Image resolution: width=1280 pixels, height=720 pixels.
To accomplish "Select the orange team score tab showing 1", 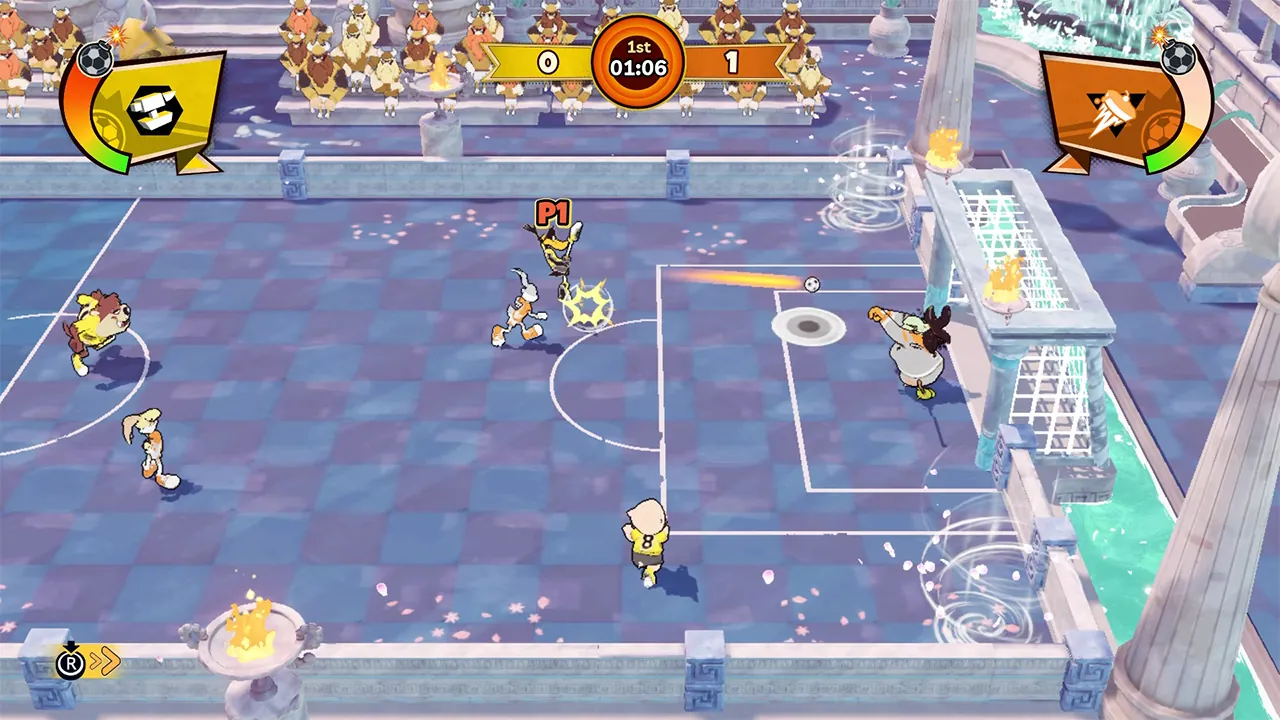I will (731, 61).
